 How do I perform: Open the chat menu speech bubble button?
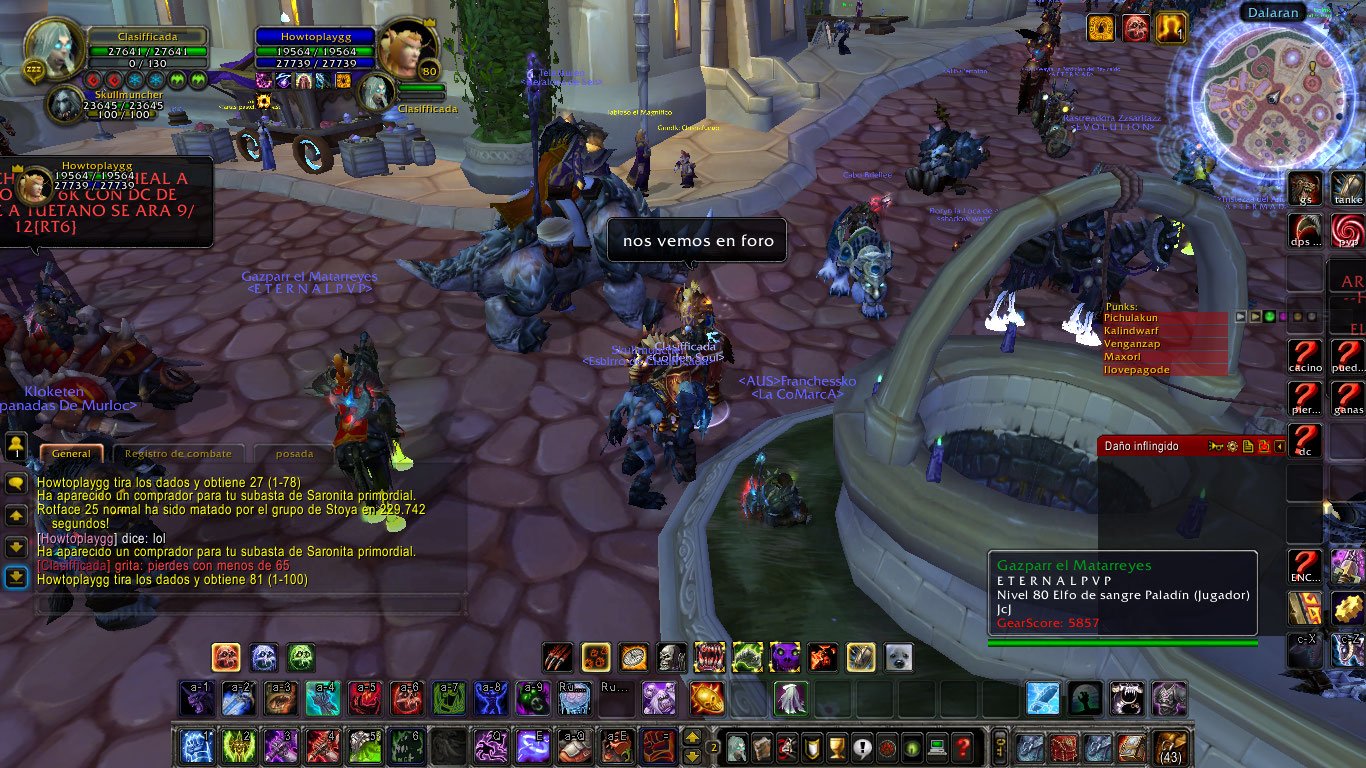click(x=16, y=483)
